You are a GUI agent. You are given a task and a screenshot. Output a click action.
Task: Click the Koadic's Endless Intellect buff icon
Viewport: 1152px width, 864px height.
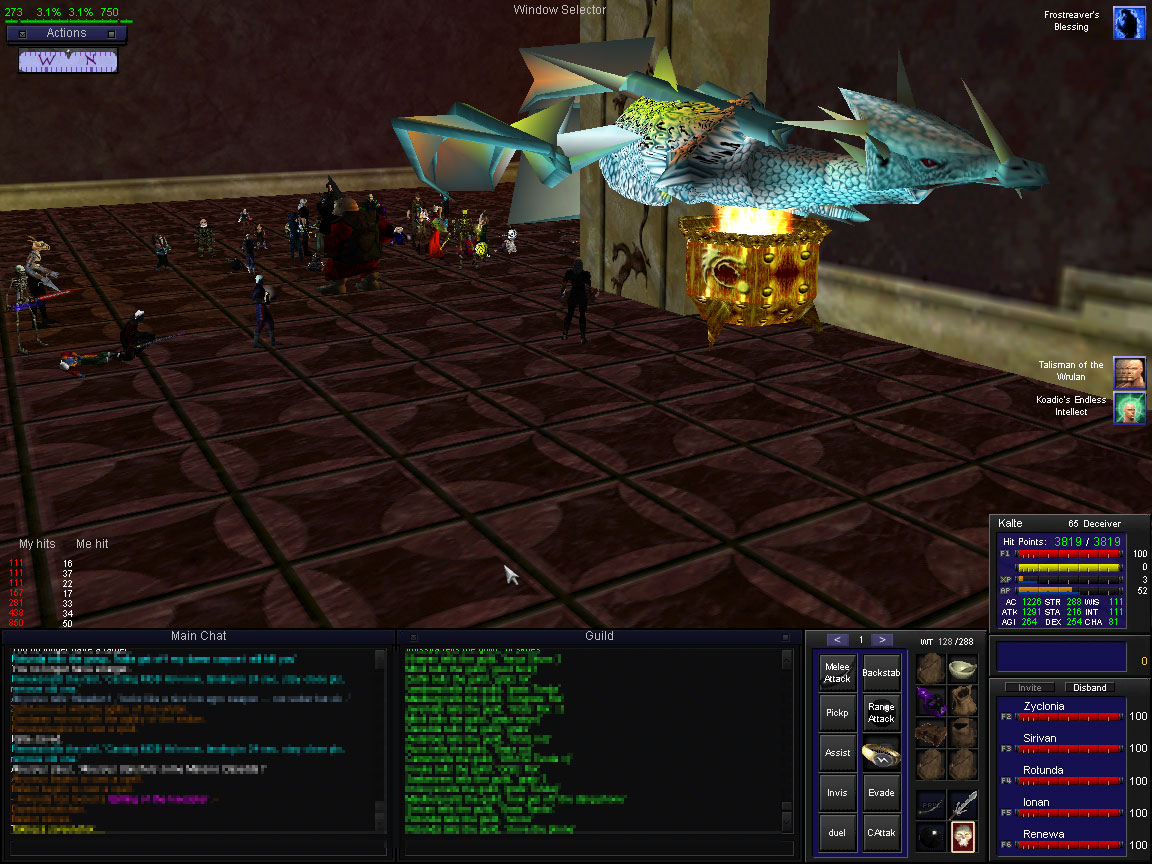pos(1129,407)
